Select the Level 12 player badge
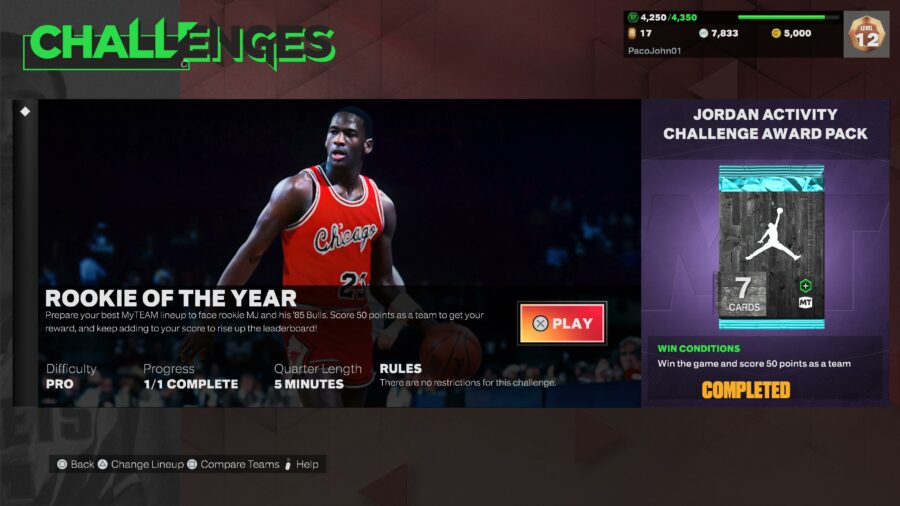Viewport: 900px width, 506px height. pyautogui.click(x=866, y=34)
